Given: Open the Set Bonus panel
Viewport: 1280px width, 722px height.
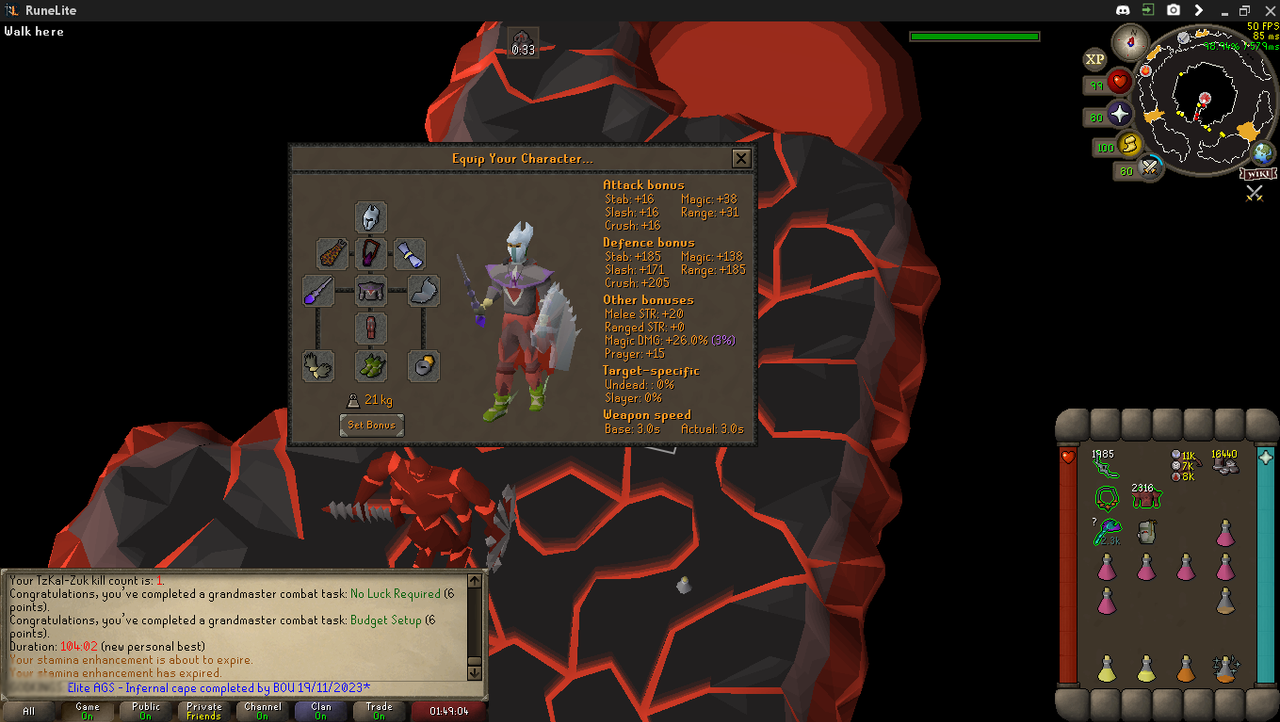Looking at the screenshot, I should pos(371,425).
